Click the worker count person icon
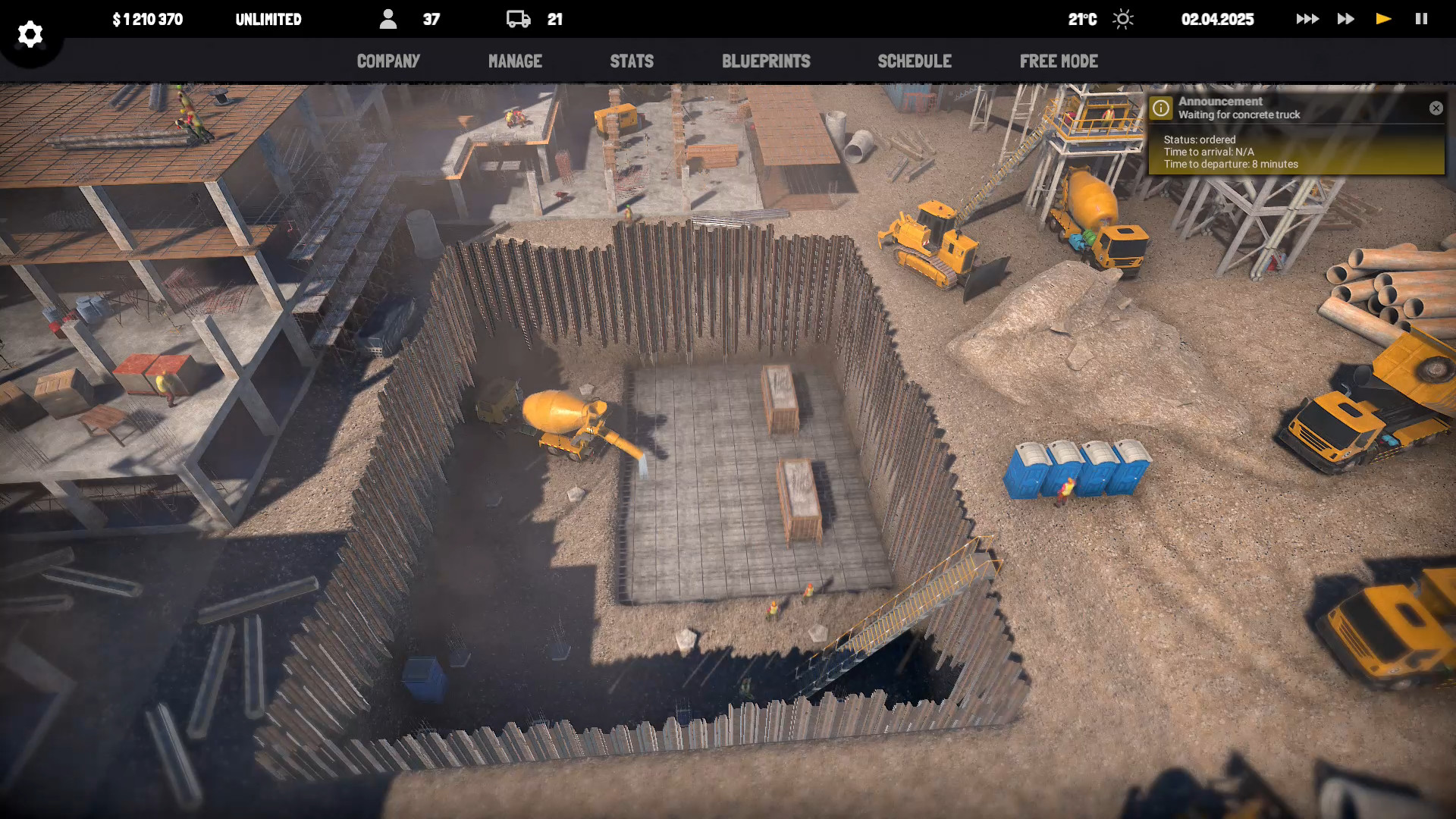Screen dimensions: 1456x819 point(389,19)
